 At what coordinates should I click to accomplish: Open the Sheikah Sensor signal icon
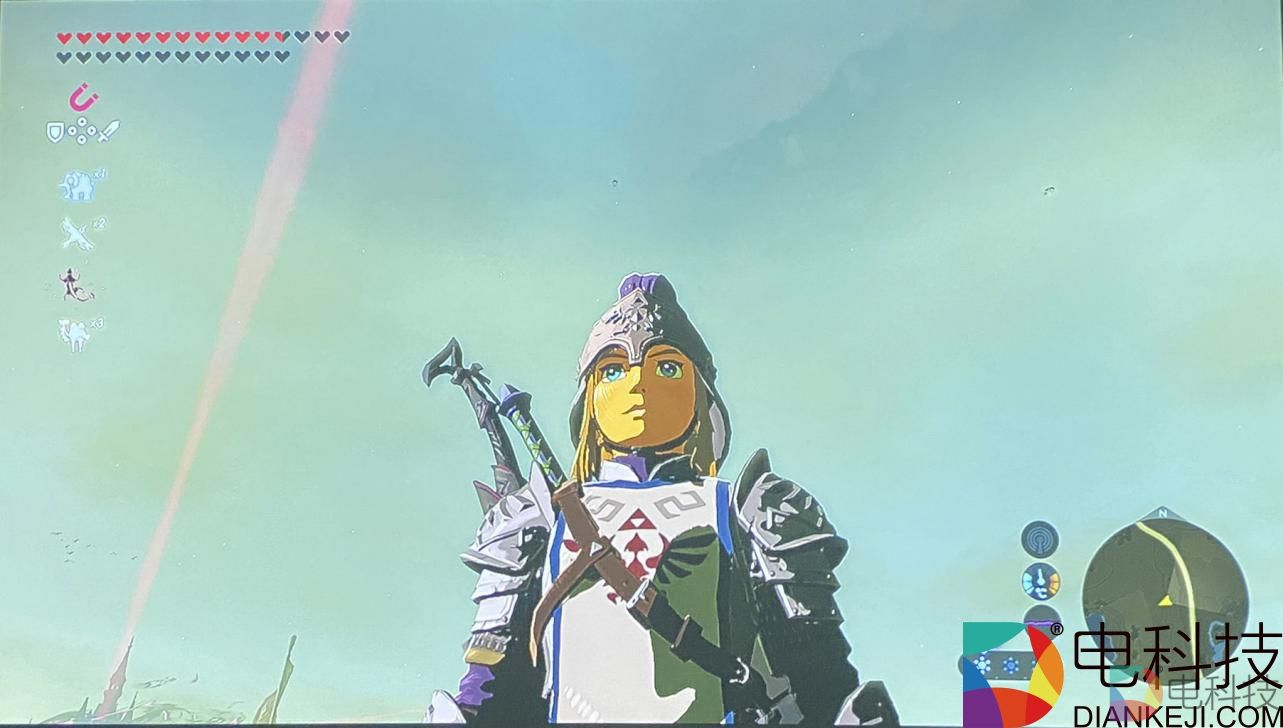point(1040,539)
